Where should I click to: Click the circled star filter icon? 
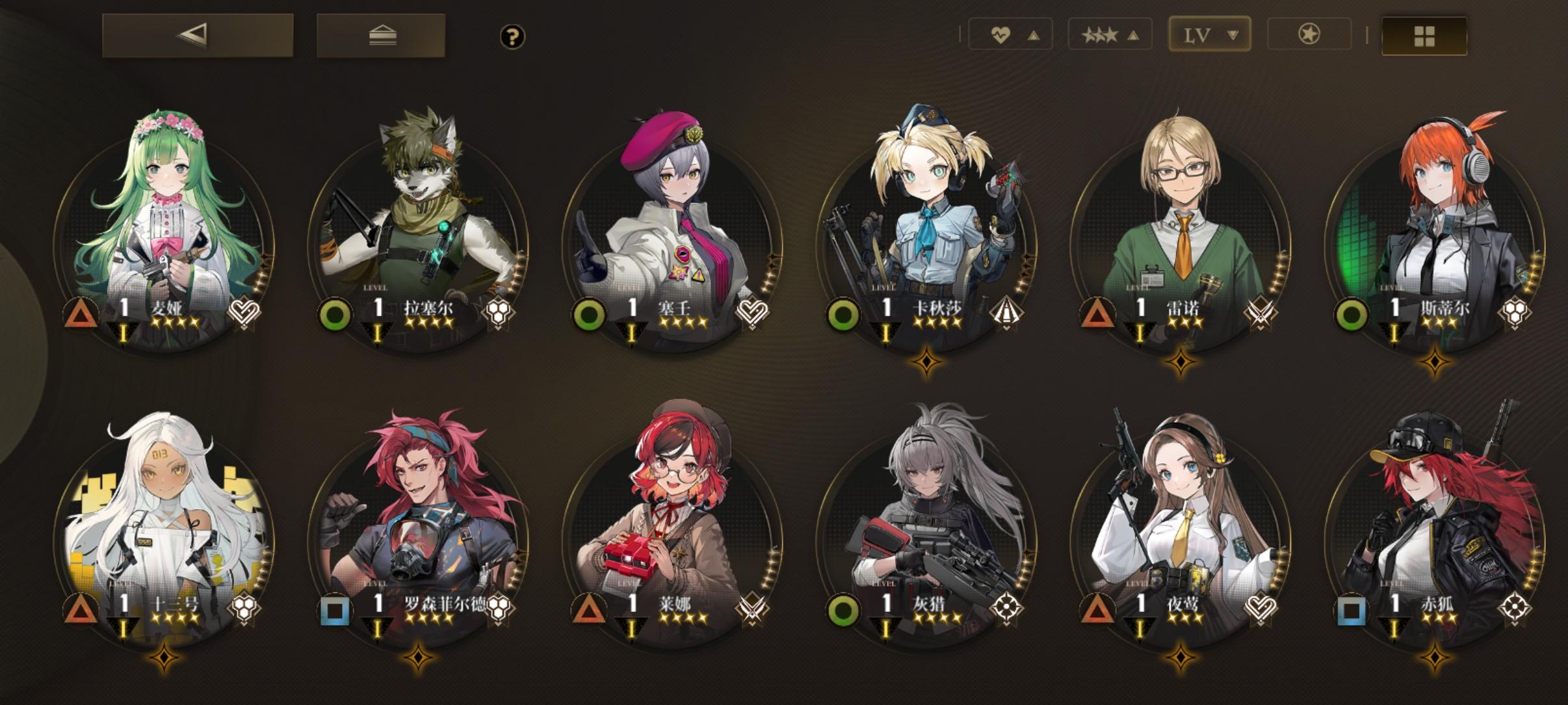point(1309,34)
